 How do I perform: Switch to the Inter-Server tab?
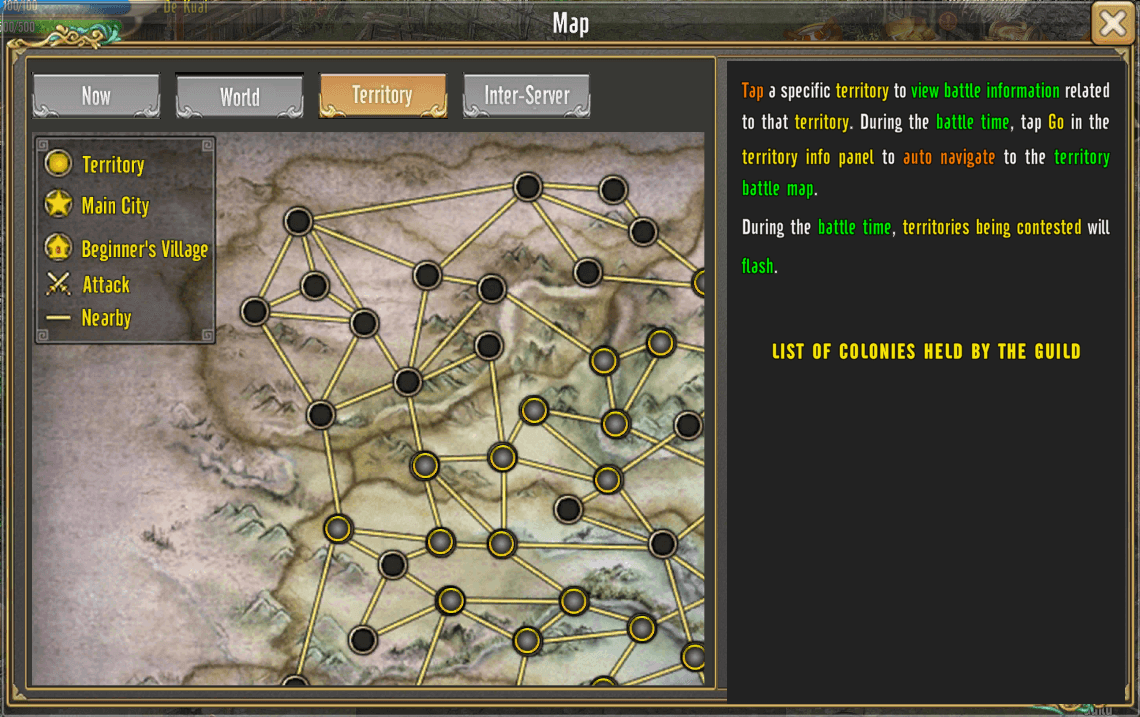point(526,96)
